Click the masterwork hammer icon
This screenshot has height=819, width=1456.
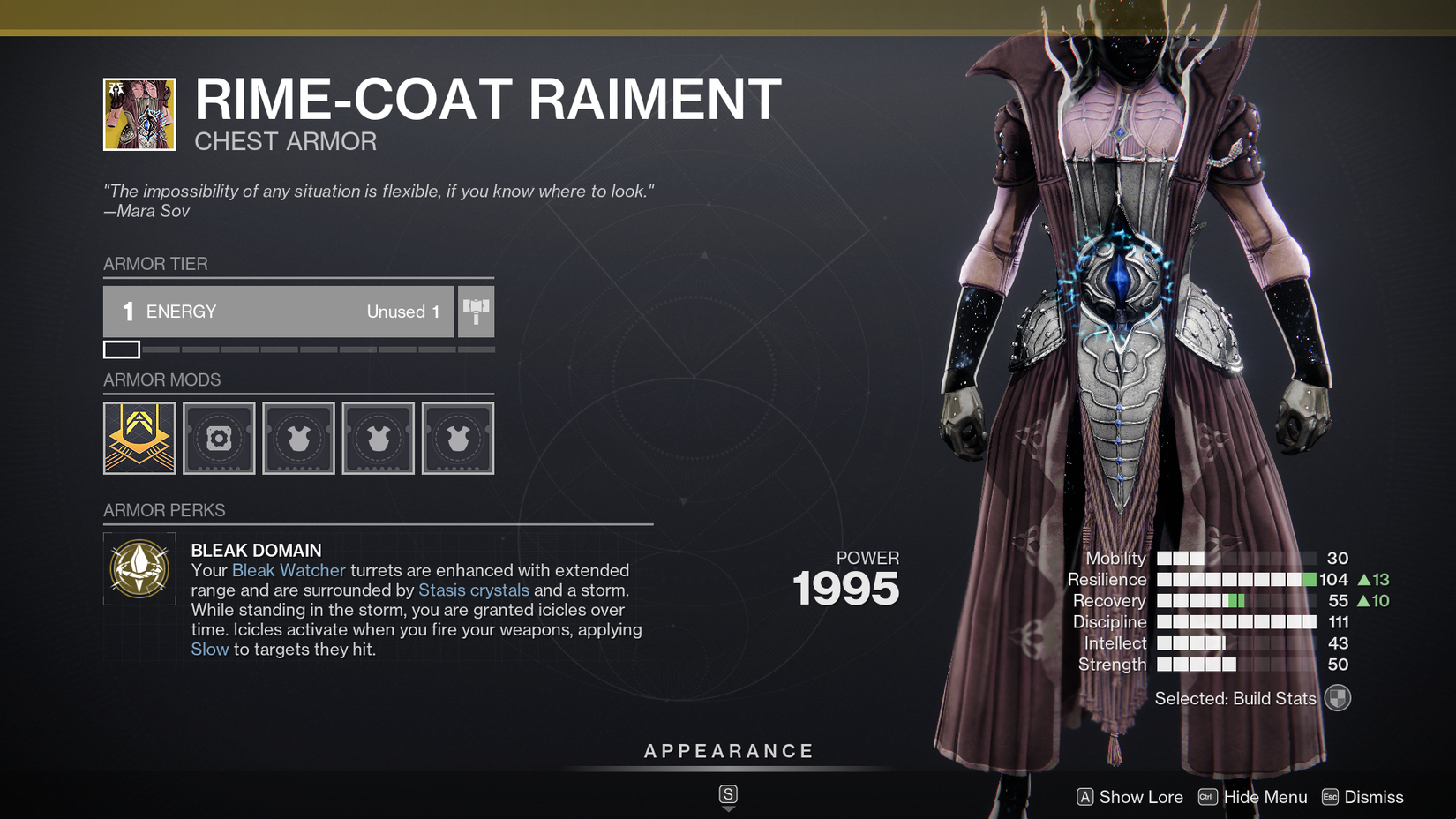coord(476,311)
